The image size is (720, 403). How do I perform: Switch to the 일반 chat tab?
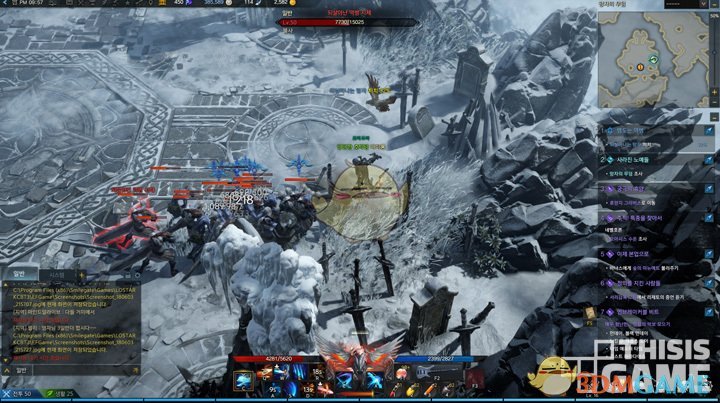pos(18,274)
